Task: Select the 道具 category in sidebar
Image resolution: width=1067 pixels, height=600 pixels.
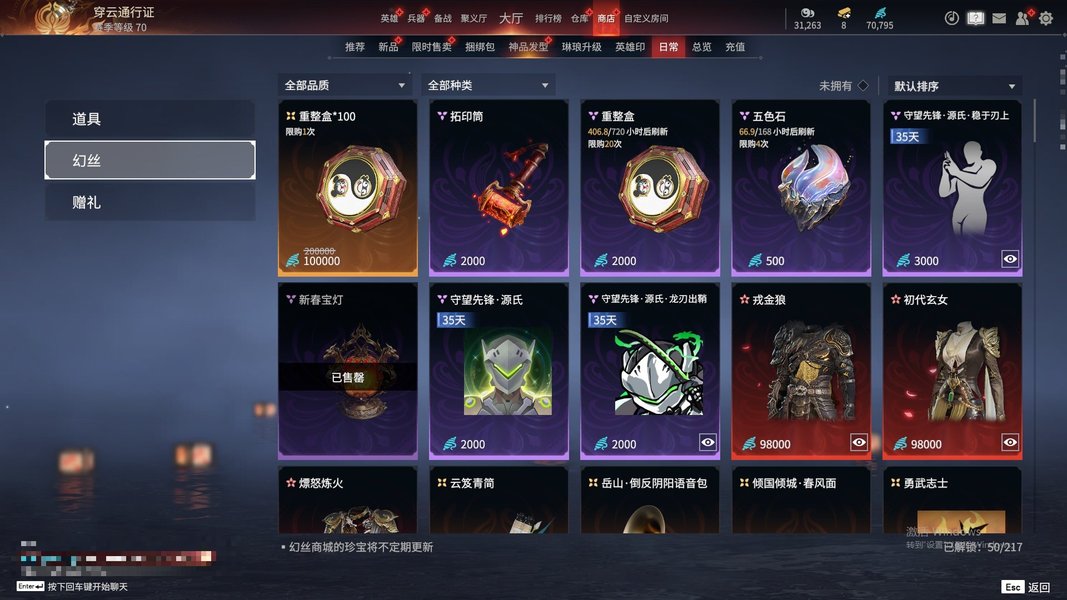Action: tap(150, 119)
